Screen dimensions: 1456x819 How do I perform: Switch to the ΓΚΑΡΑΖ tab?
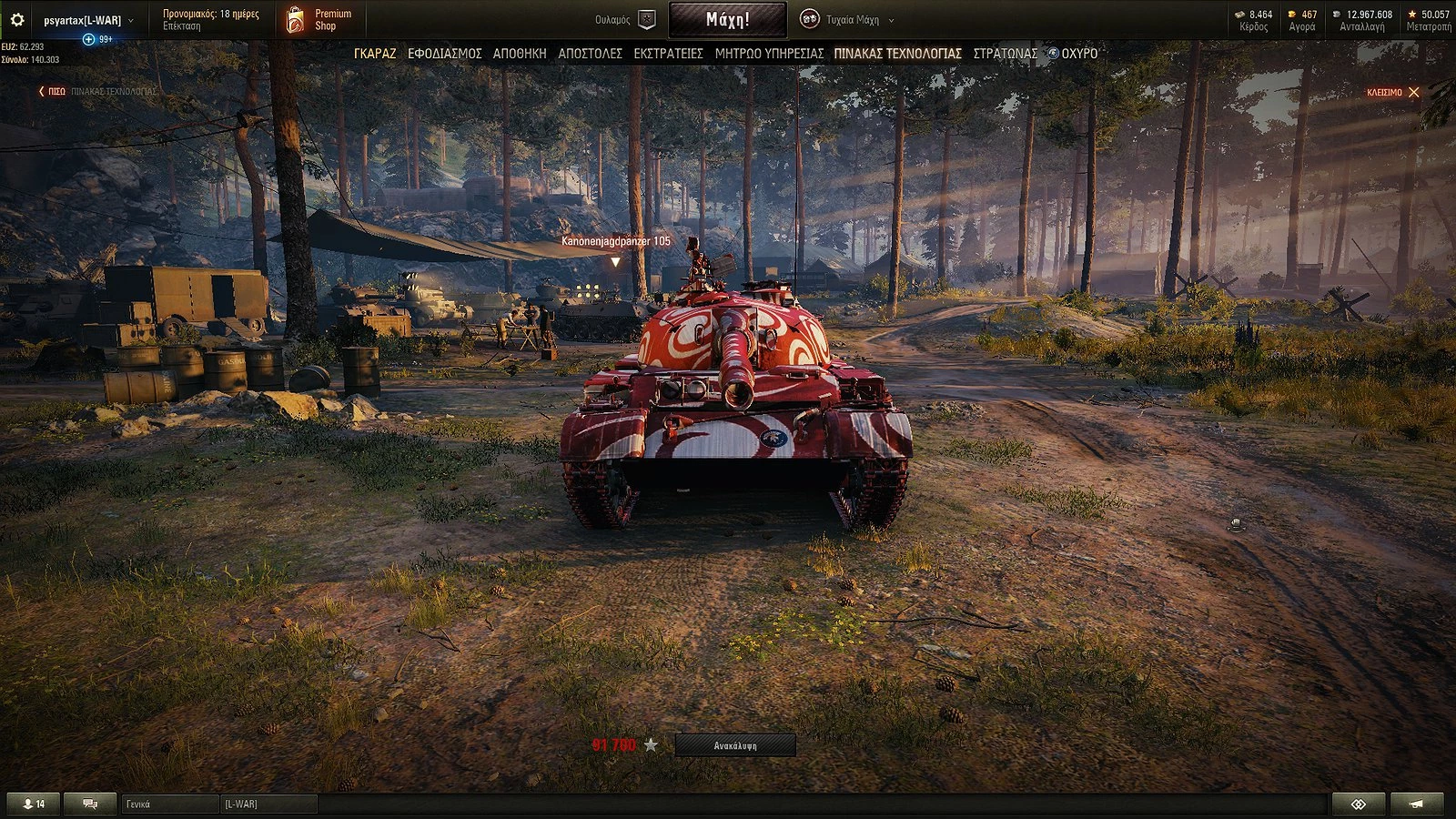tap(375, 54)
